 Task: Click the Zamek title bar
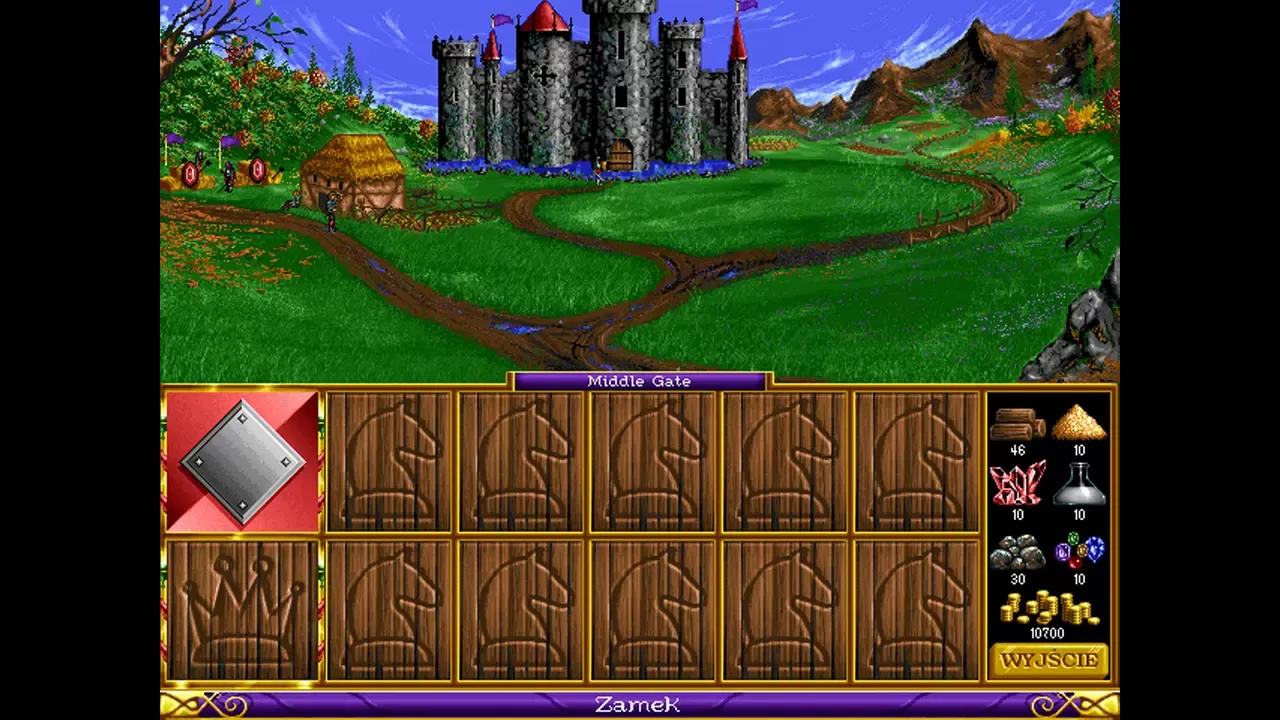tap(639, 705)
